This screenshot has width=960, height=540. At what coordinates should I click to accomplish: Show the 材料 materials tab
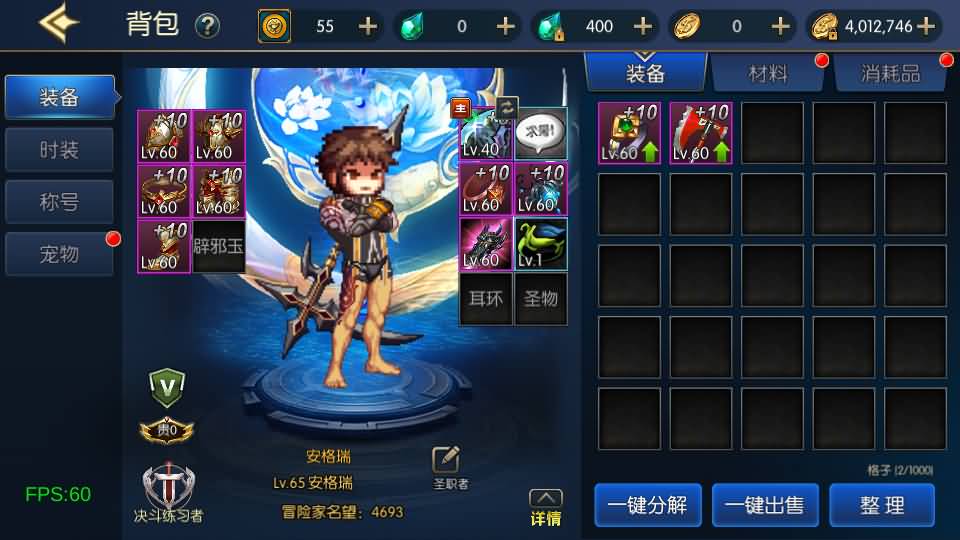[767, 73]
